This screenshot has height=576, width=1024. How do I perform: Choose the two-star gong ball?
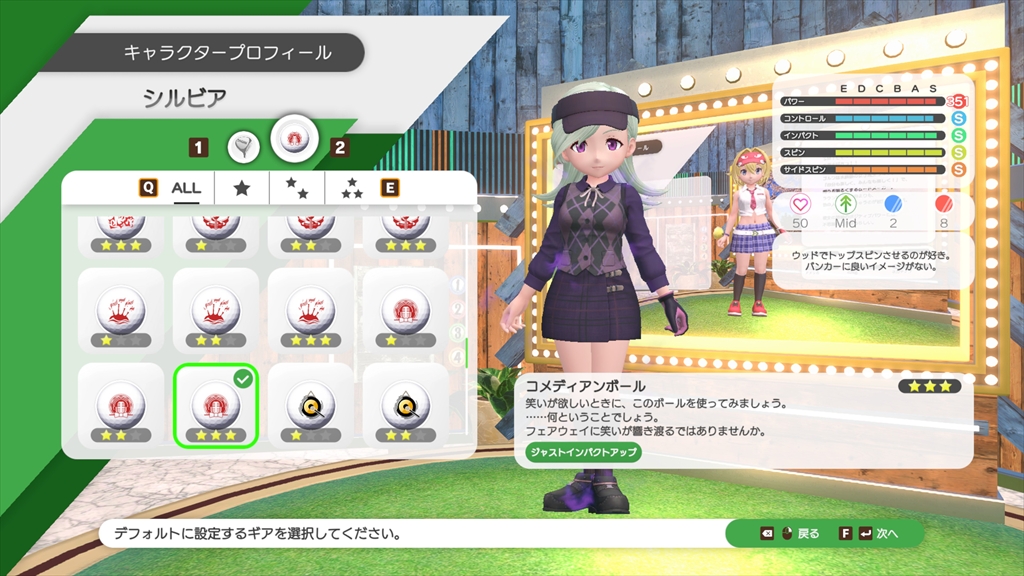point(406,405)
